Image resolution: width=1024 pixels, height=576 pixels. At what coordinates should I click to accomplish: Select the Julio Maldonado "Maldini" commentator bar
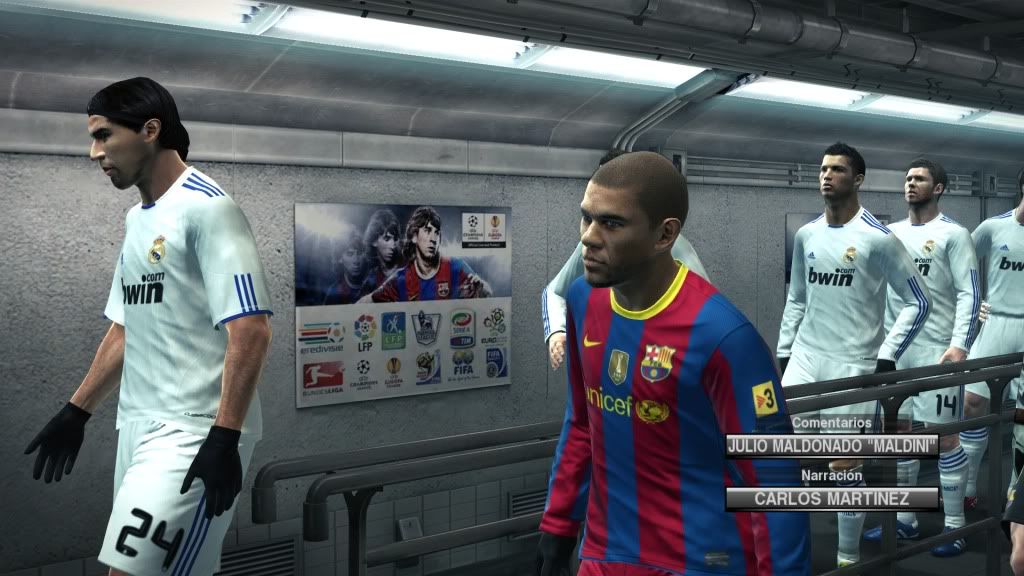coord(832,445)
